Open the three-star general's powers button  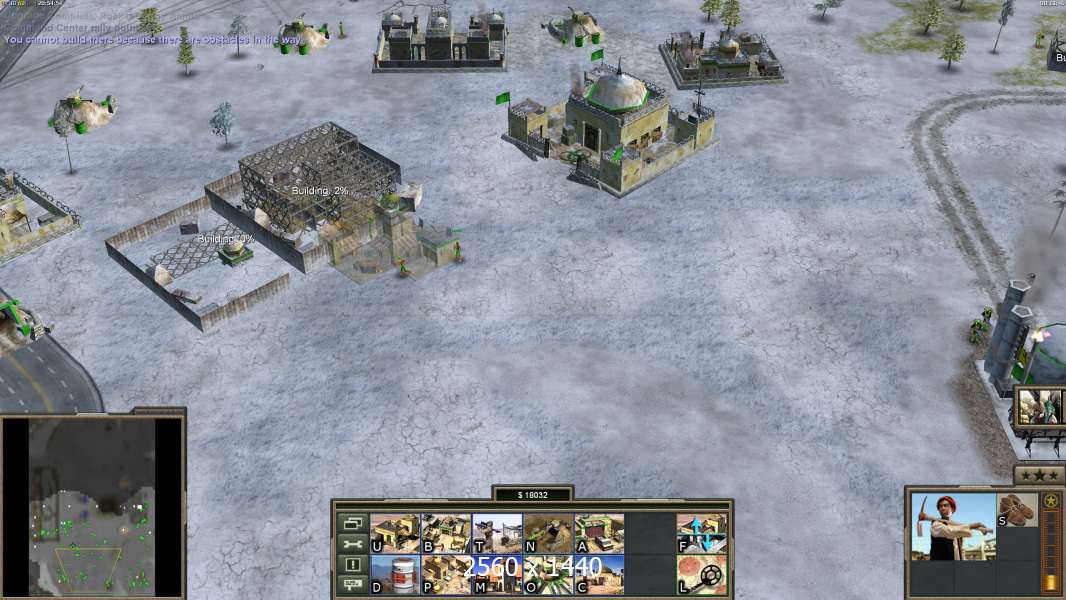coord(1039,475)
